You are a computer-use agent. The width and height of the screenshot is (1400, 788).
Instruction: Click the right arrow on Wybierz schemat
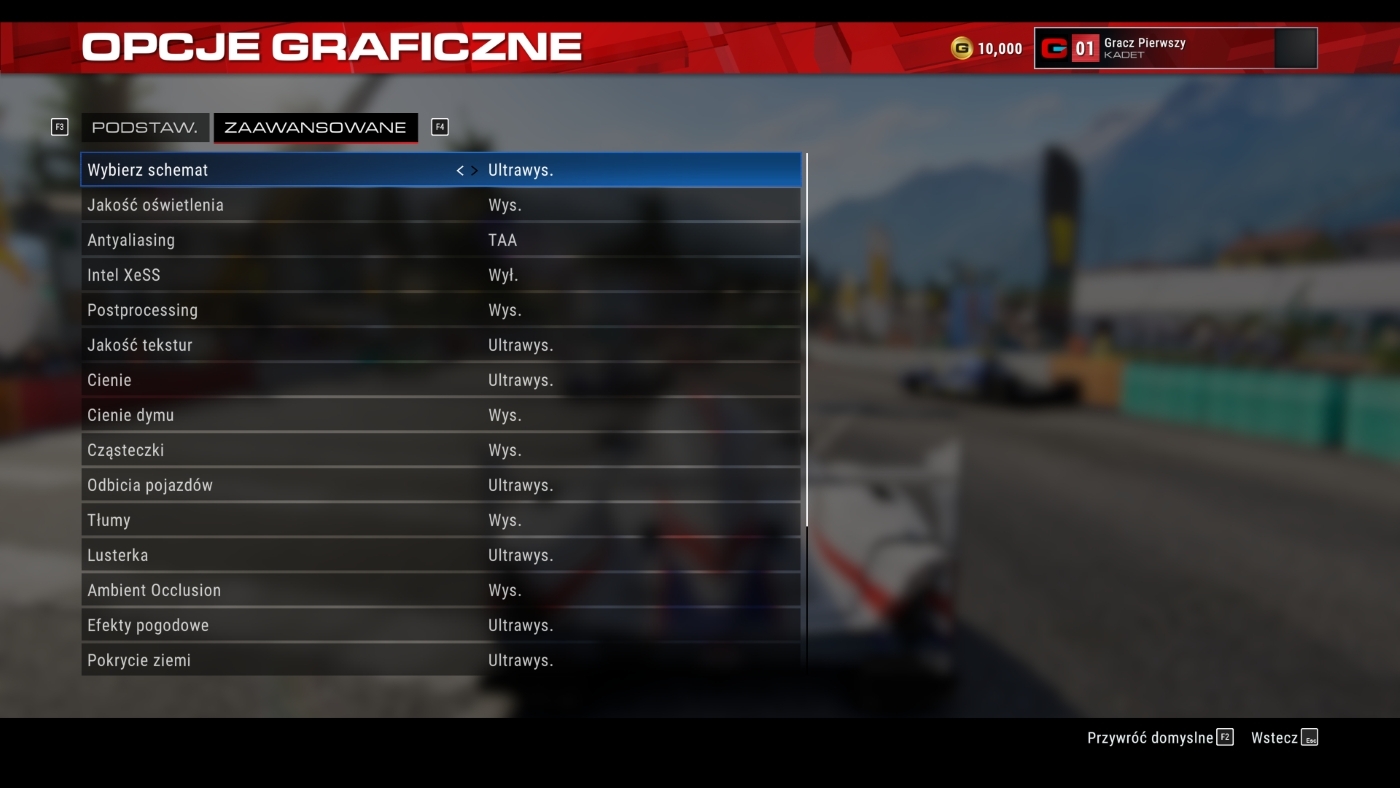tap(474, 171)
